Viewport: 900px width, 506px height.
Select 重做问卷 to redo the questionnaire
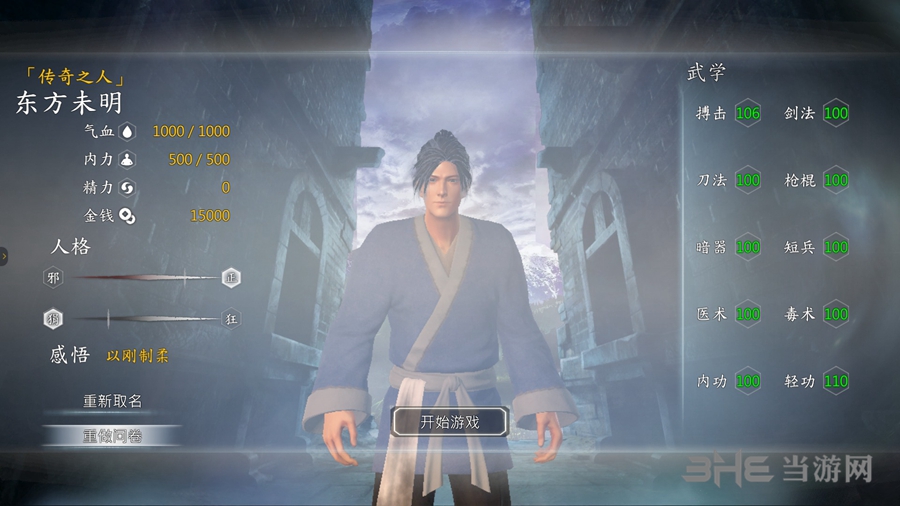[x=112, y=435]
